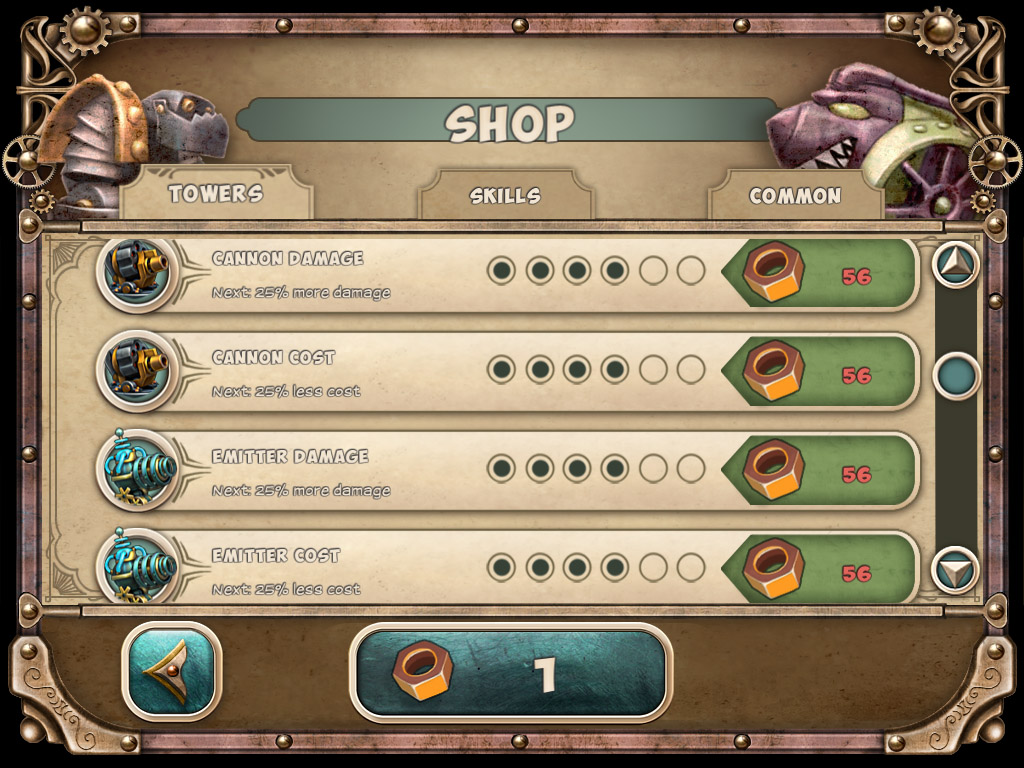Select the Cannon Damage cannon icon
The image size is (1024, 768).
(x=138, y=272)
